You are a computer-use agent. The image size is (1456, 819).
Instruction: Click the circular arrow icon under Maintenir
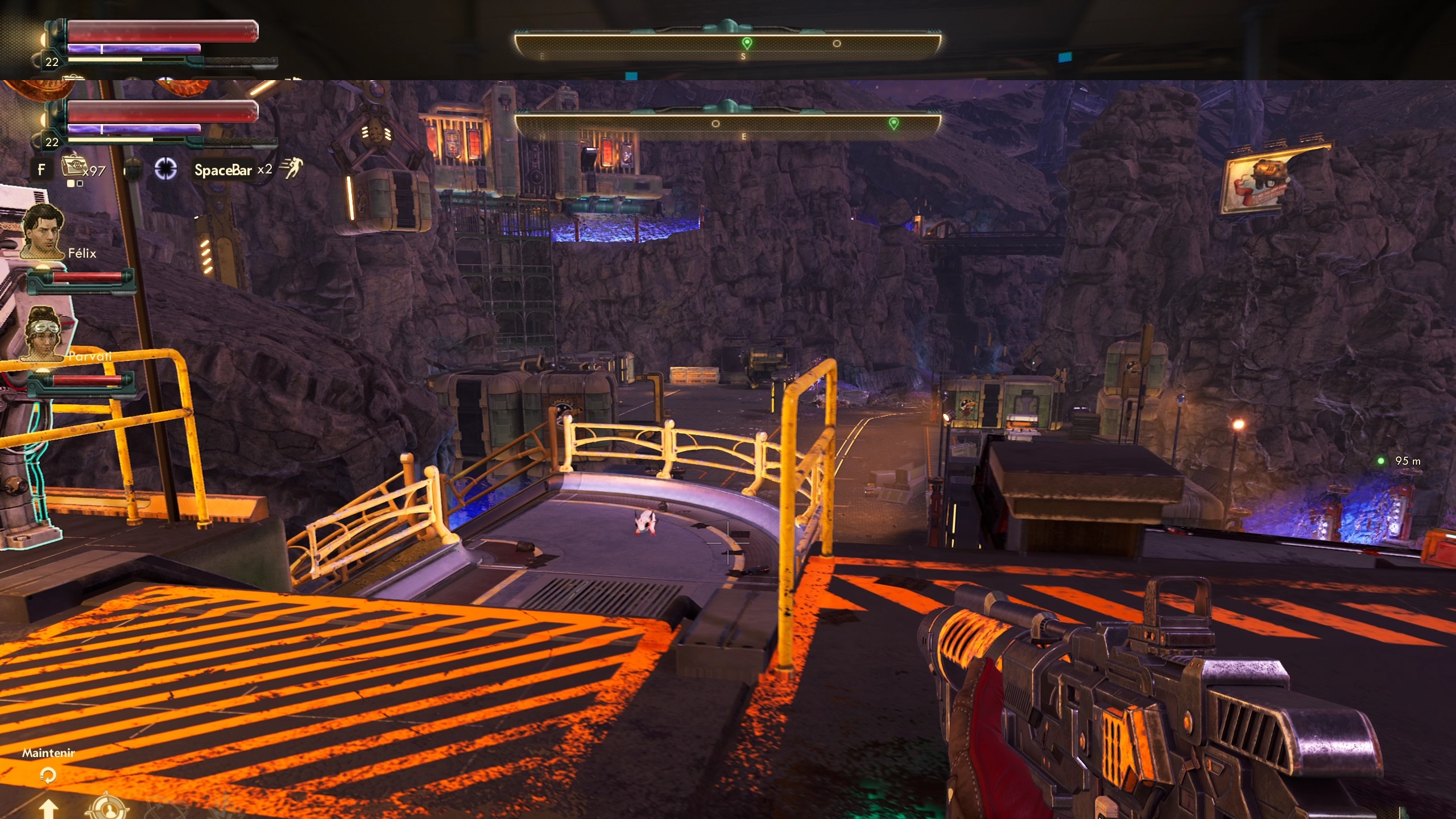click(x=48, y=775)
